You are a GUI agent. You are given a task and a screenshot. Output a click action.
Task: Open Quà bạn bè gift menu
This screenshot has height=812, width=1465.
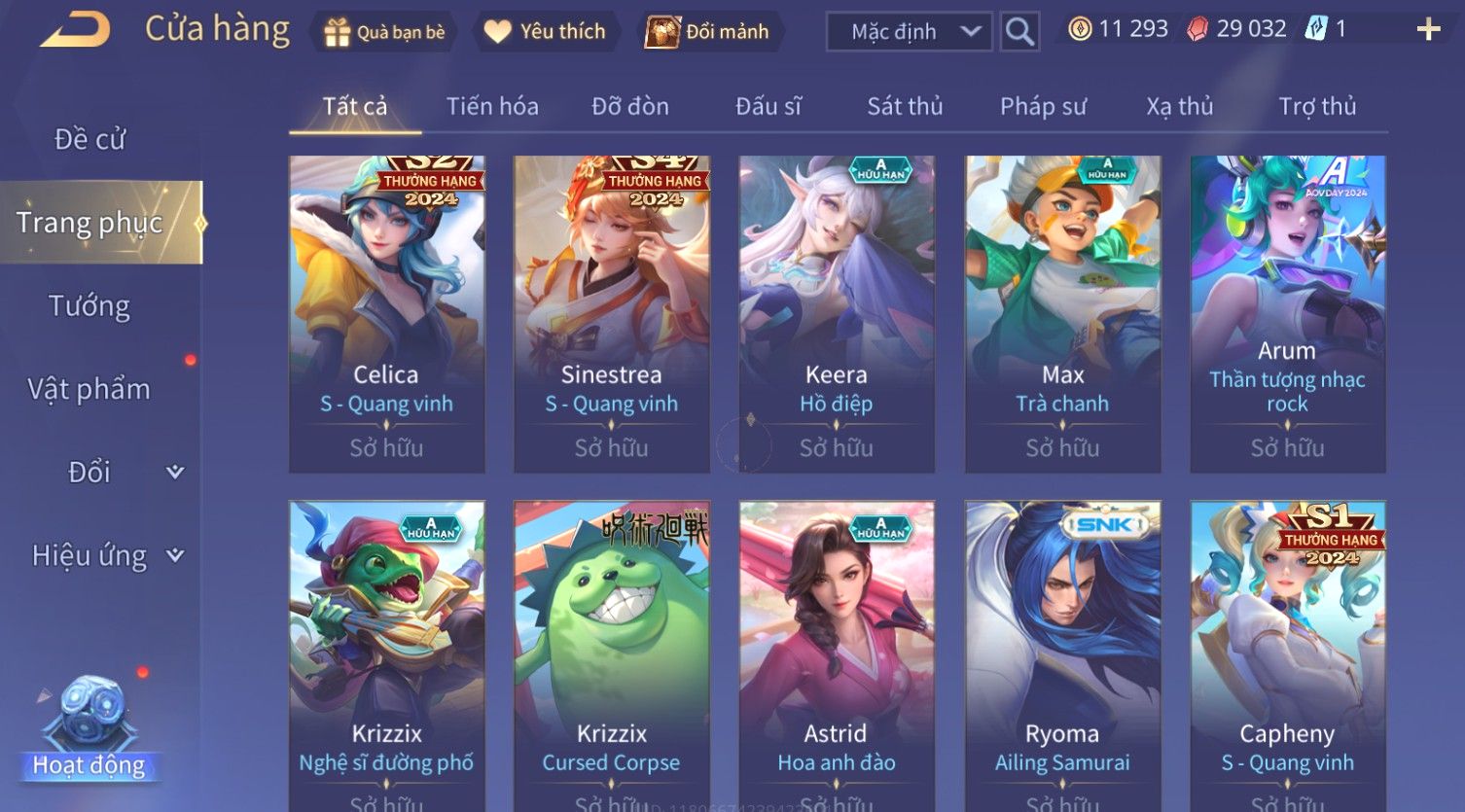(x=384, y=32)
